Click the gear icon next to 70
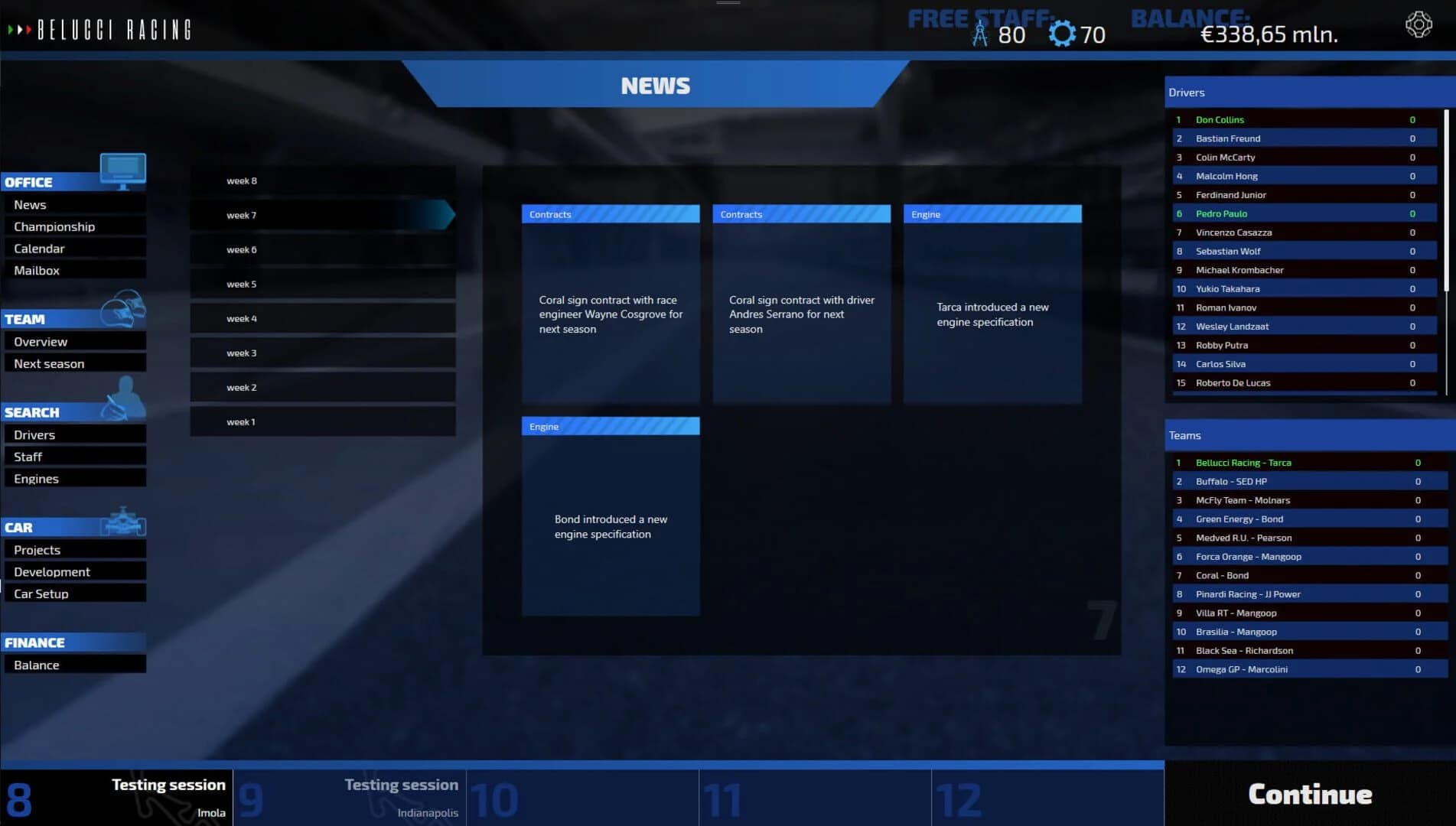The width and height of the screenshot is (1456, 826). [1062, 33]
